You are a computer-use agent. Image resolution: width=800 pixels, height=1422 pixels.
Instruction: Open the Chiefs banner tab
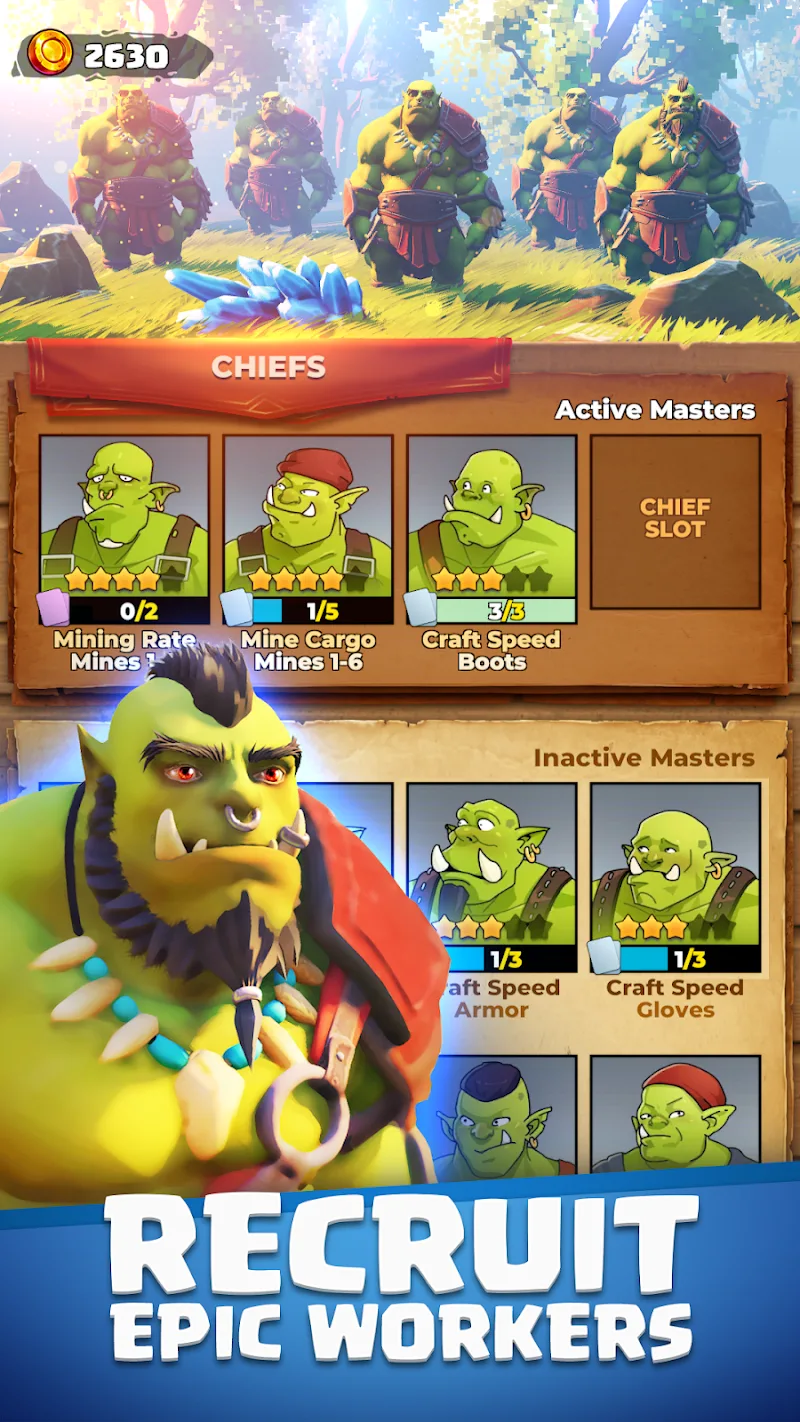(269, 368)
